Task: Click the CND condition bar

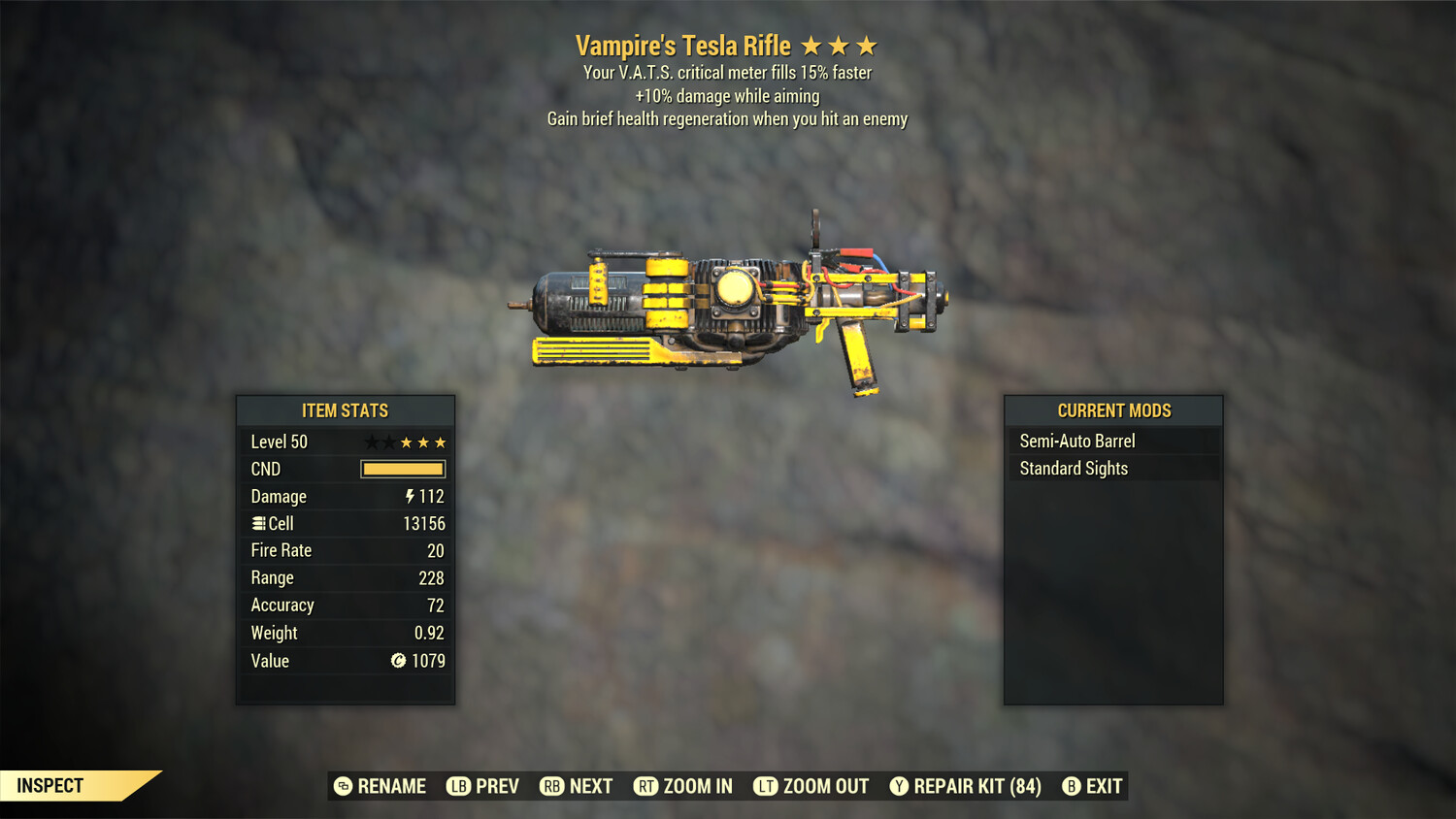Action: [402, 469]
